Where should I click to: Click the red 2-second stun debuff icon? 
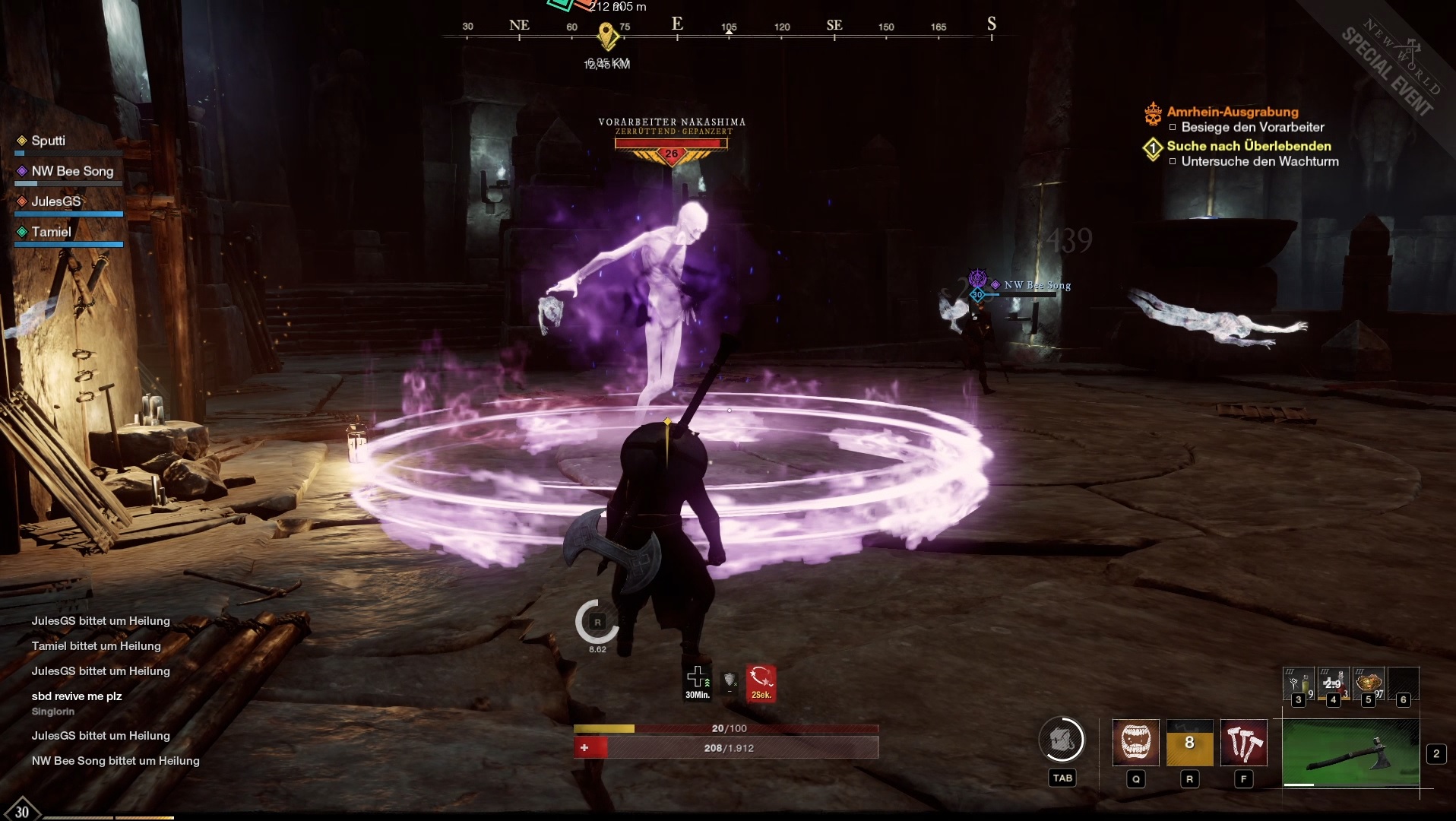(761, 679)
